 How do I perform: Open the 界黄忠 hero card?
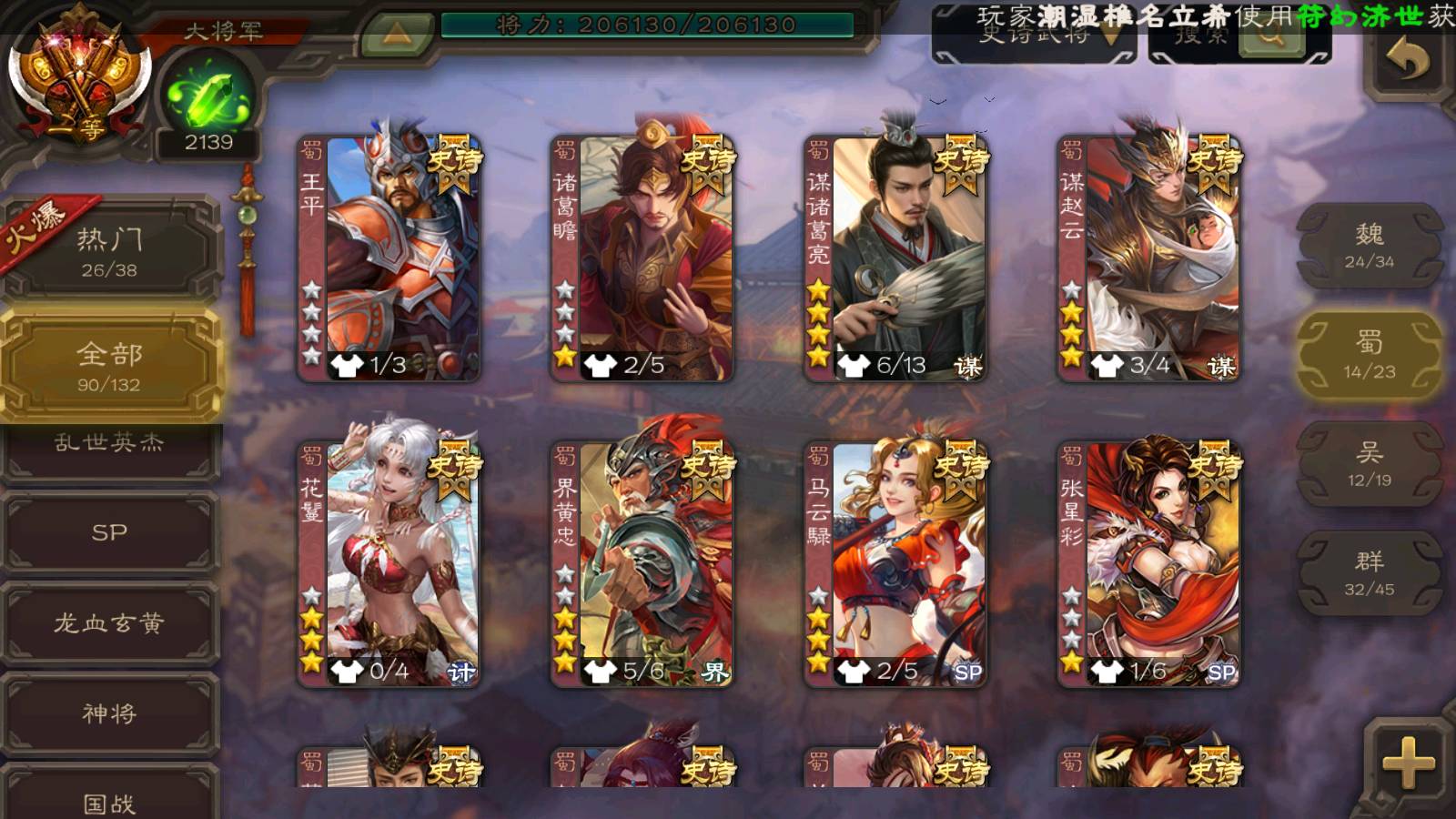pos(642,563)
